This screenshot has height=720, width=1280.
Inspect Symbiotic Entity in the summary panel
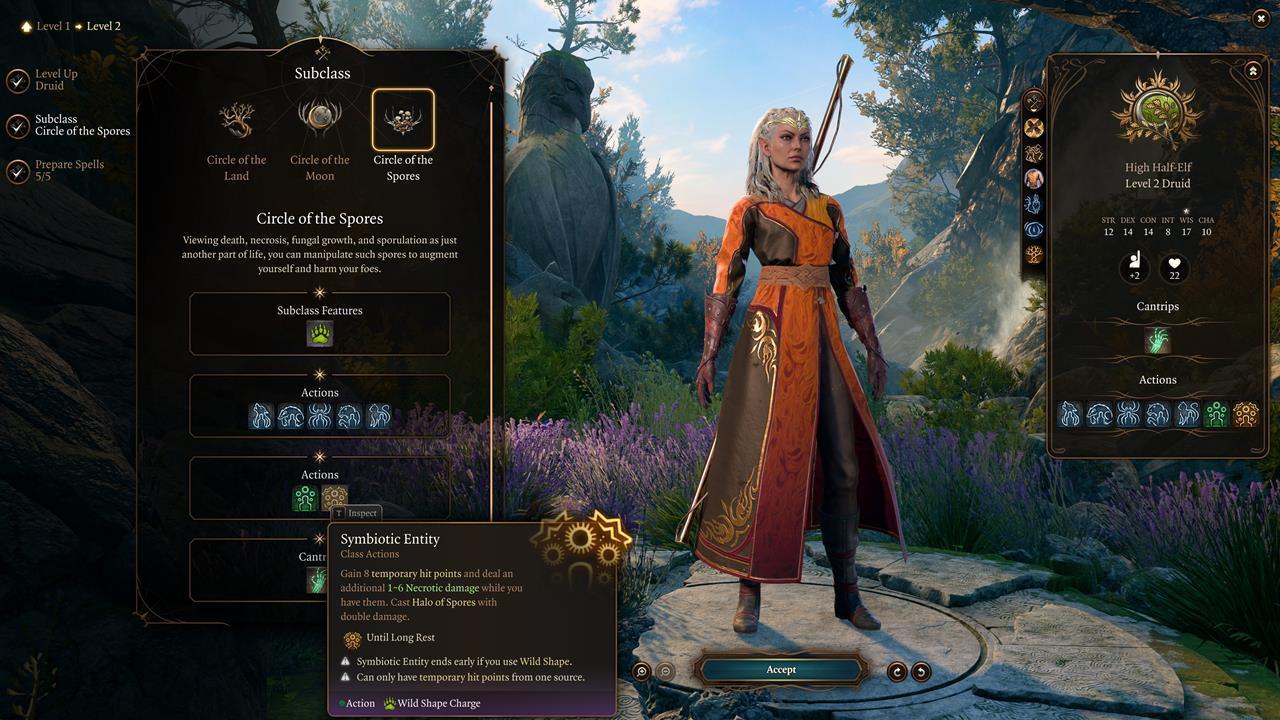point(1245,414)
